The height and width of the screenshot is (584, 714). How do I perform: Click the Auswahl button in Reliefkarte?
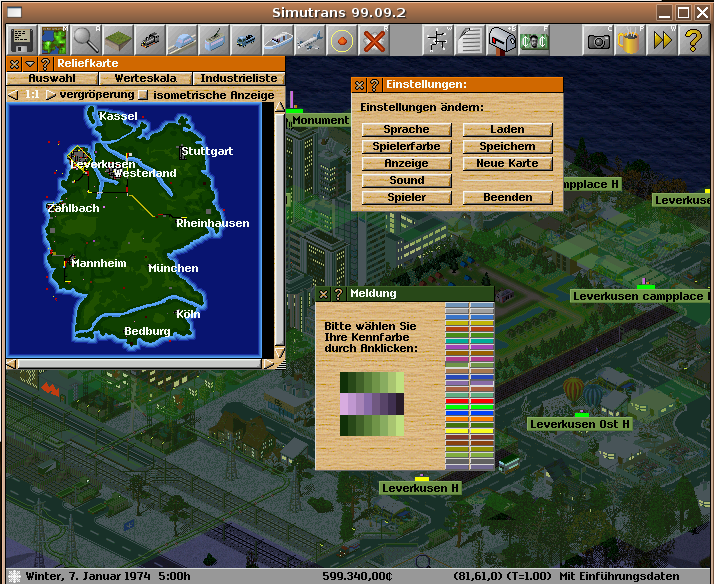[x=51, y=78]
